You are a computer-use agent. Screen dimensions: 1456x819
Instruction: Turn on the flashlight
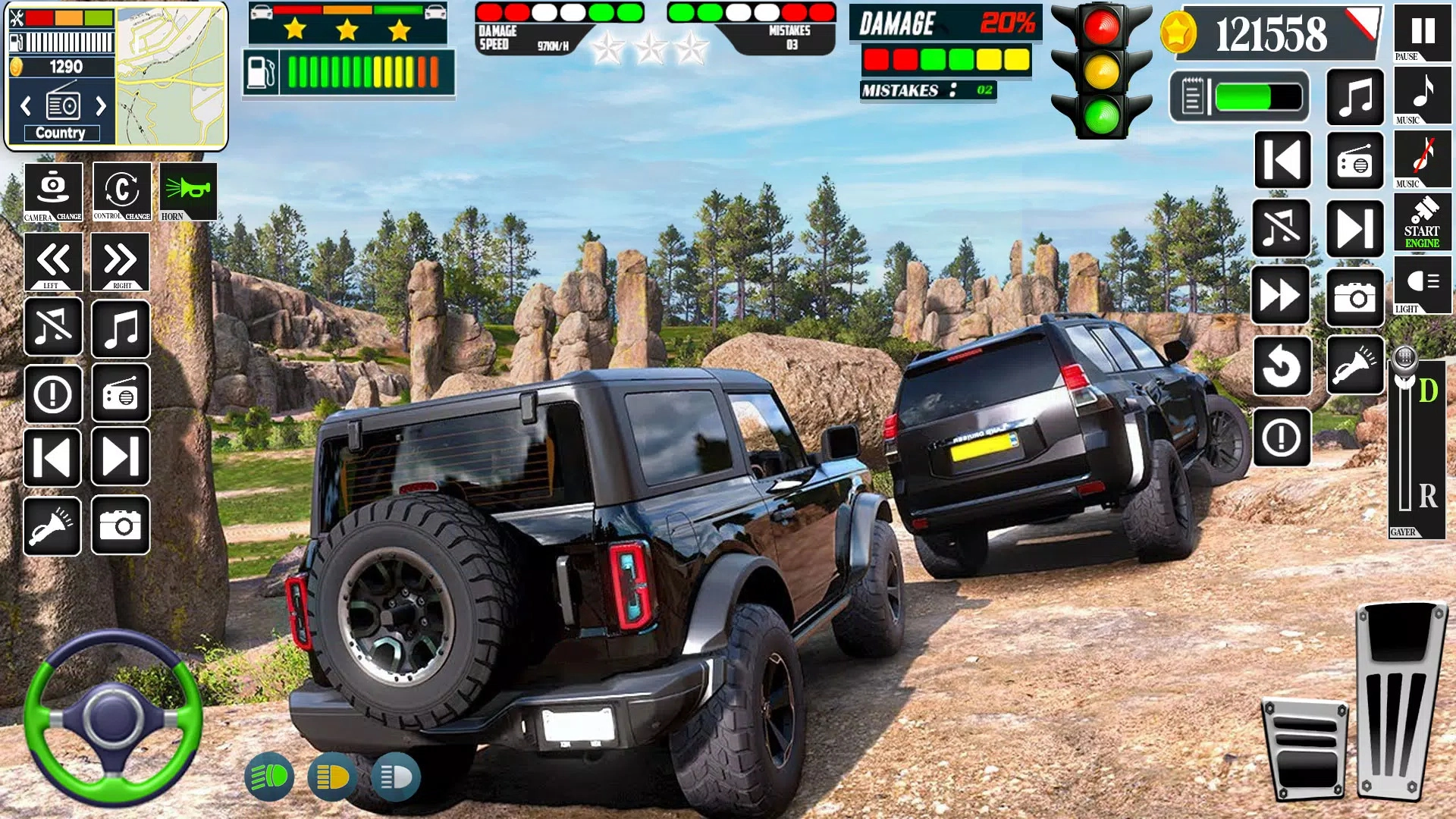[52, 526]
